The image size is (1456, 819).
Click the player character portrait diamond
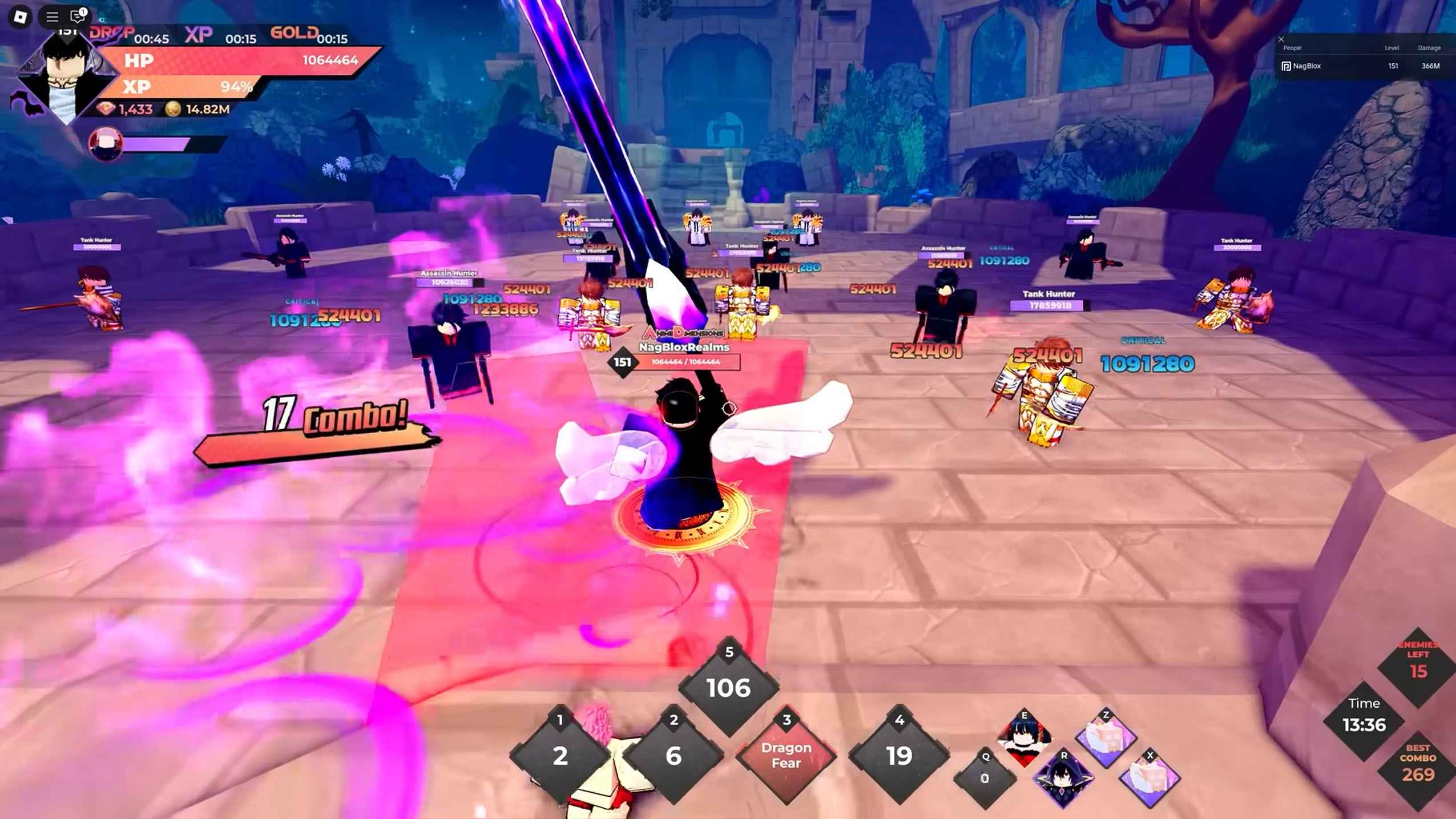64,77
